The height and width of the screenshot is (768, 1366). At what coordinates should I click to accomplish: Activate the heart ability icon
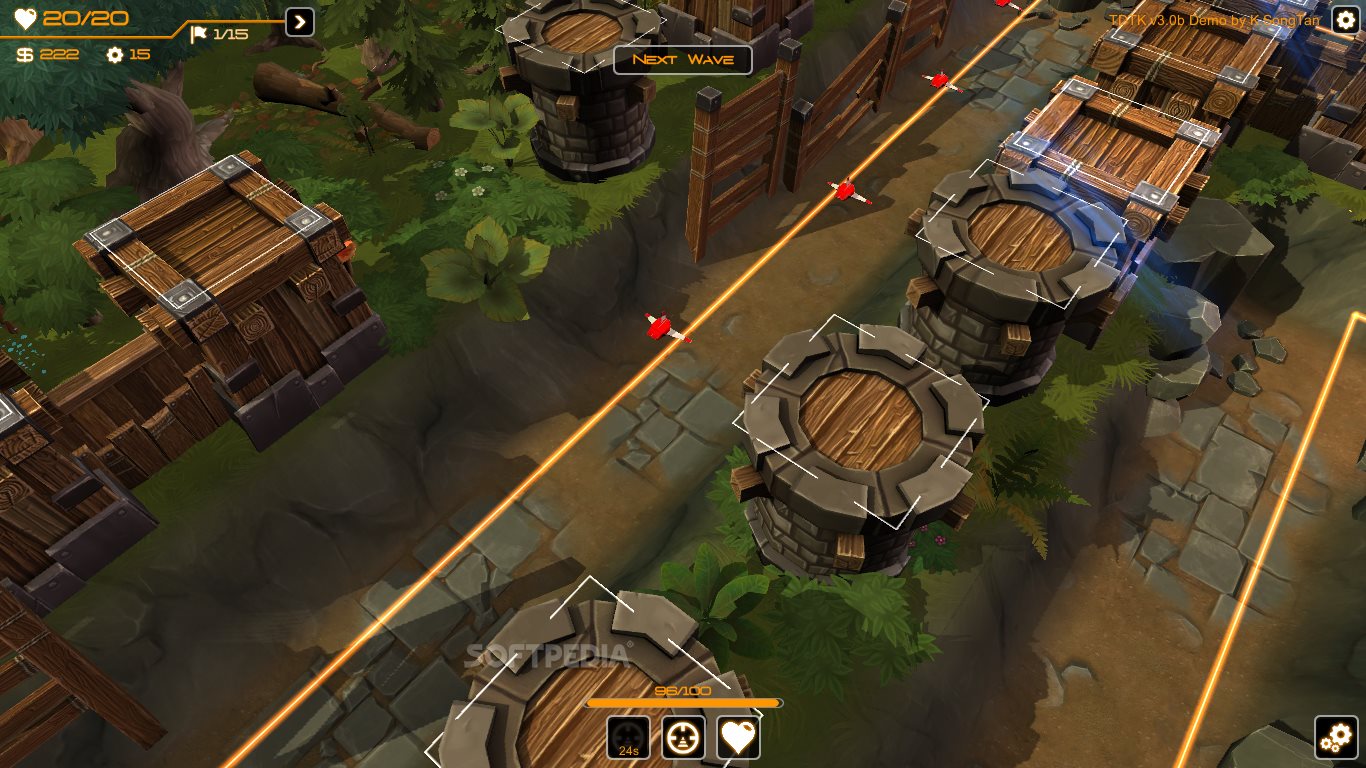pyautogui.click(x=738, y=738)
